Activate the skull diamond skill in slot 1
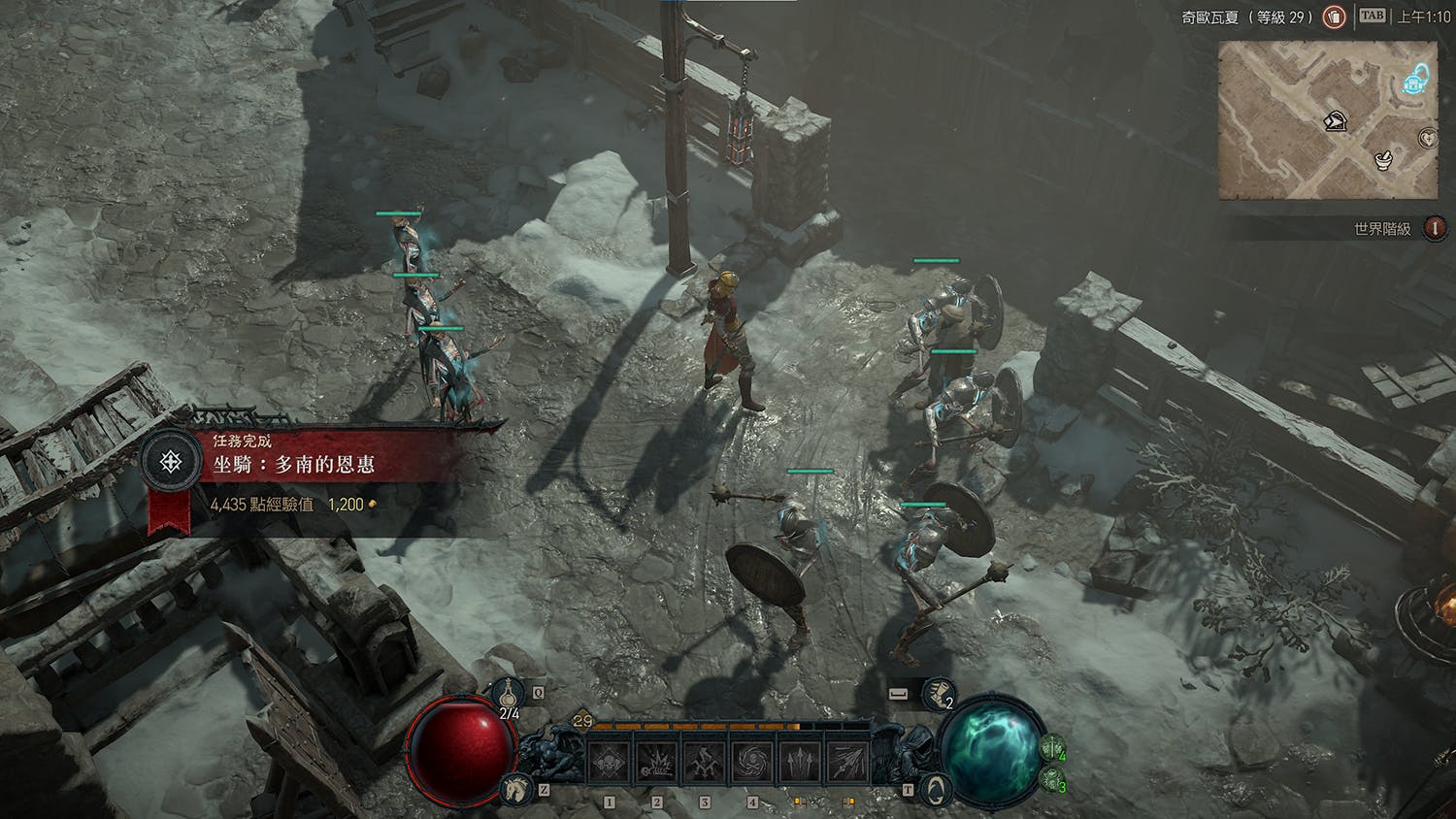The height and width of the screenshot is (819, 1456). click(x=609, y=762)
